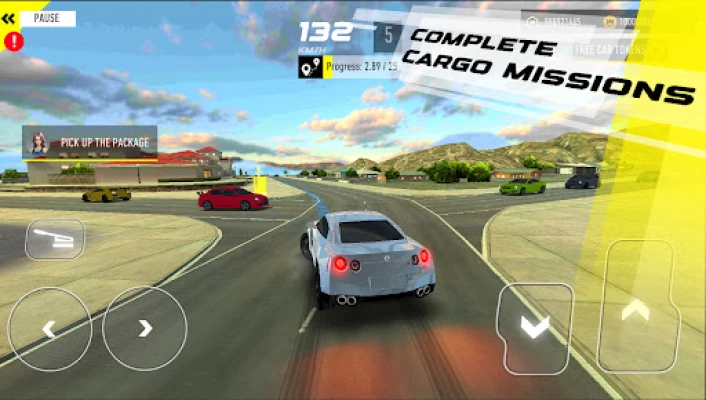Tap the route waypoint progress icon

click(x=309, y=66)
